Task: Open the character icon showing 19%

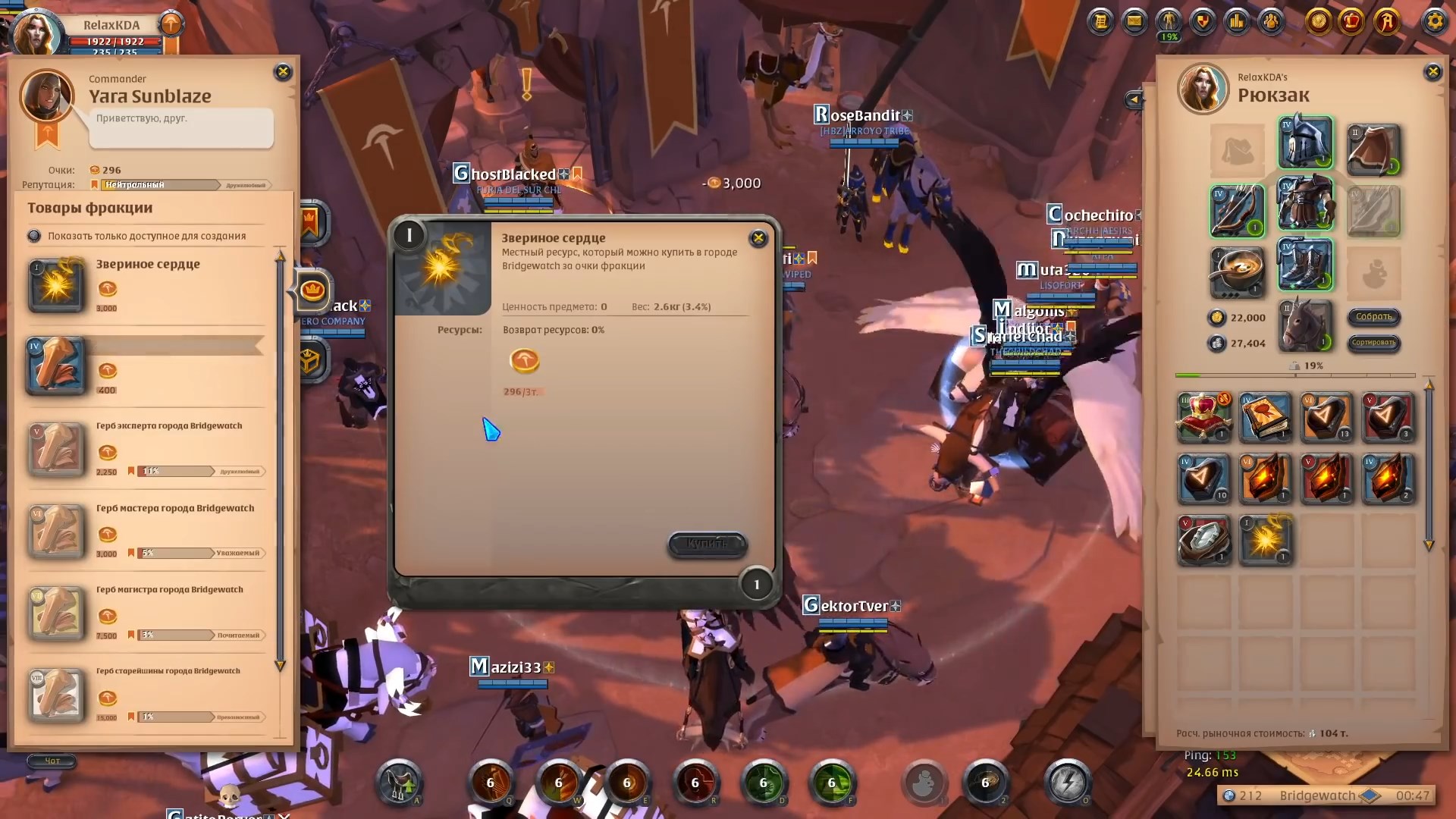Action: 1168,23
